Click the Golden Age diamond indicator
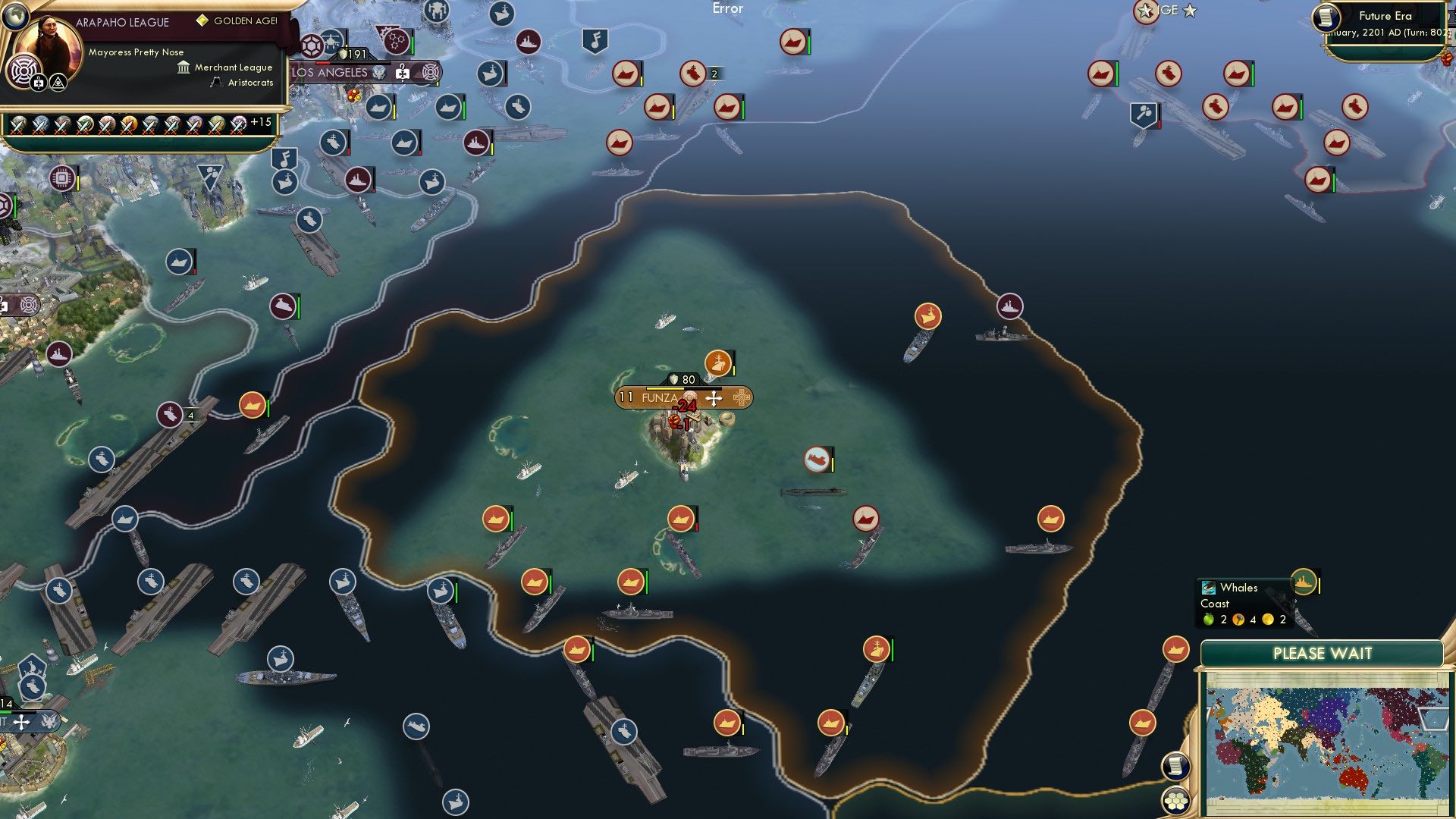The height and width of the screenshot is (819, 1456). point(202,20)
